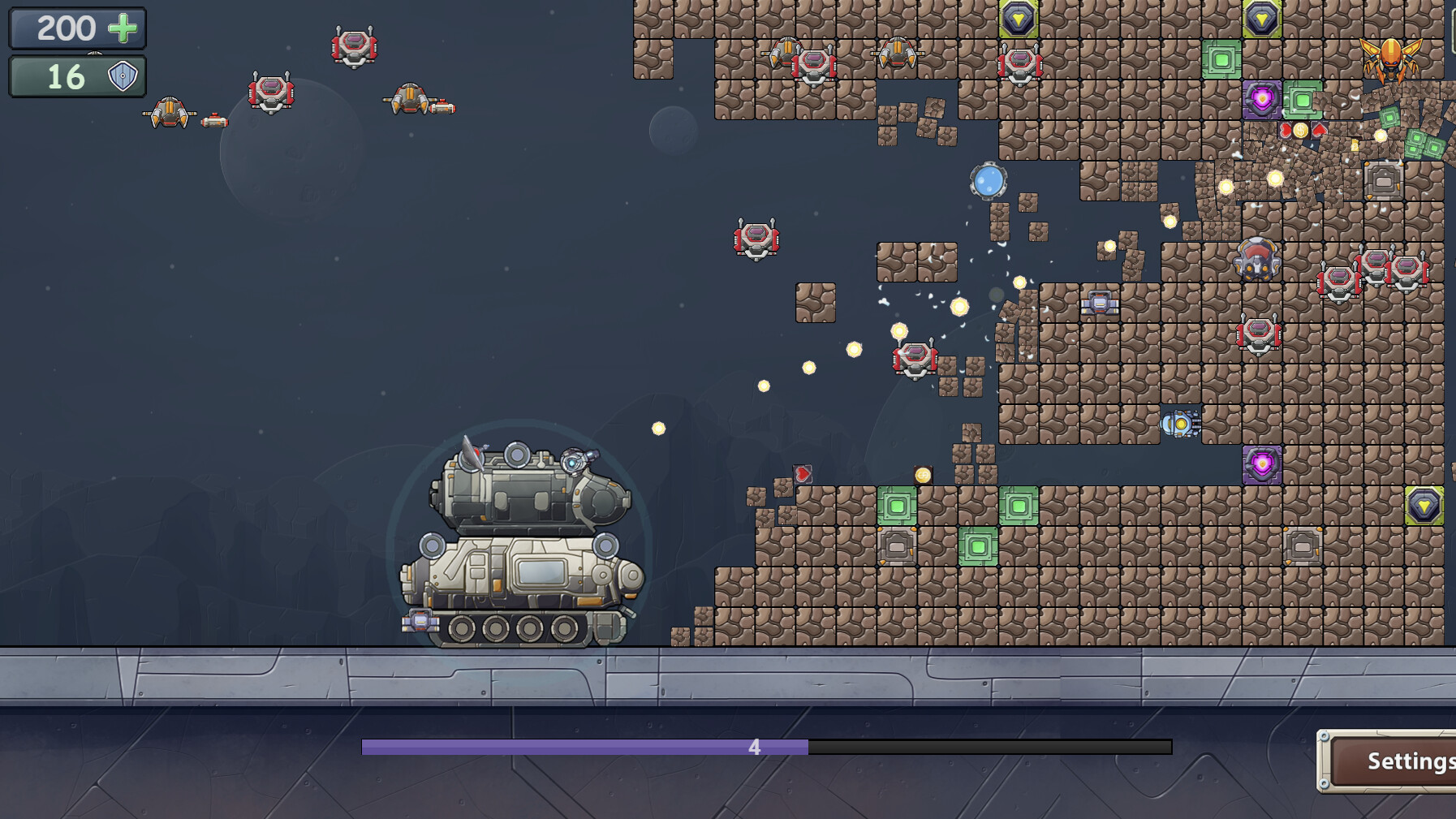Click the green plus beside 200

tap(123, 28)
